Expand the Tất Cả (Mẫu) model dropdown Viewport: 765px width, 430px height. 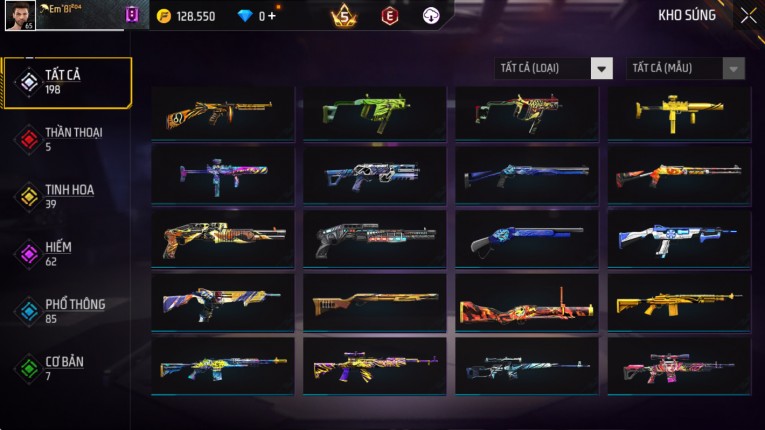[x=686, y=68]
